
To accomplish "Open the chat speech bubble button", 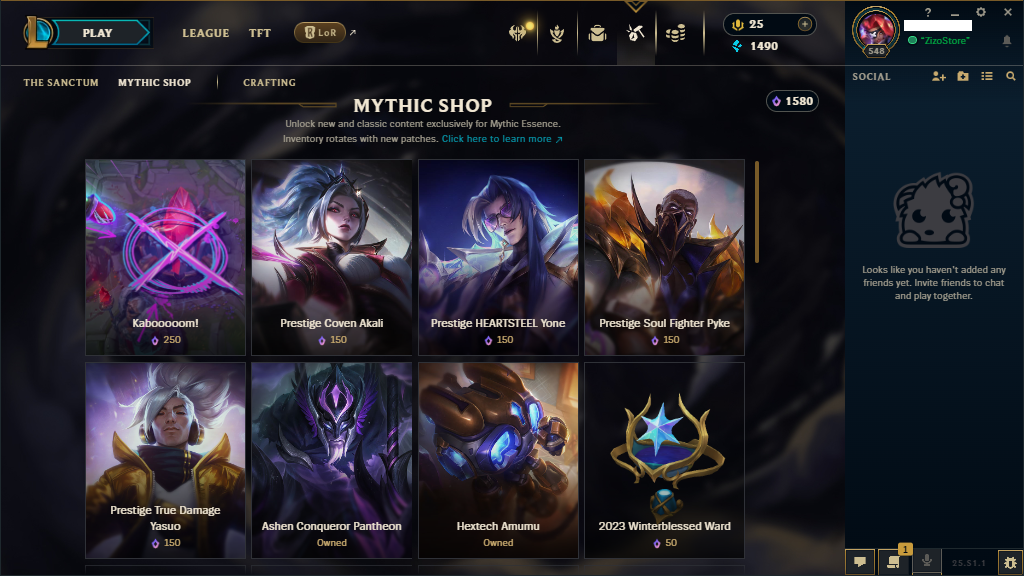I will point(859,563).
